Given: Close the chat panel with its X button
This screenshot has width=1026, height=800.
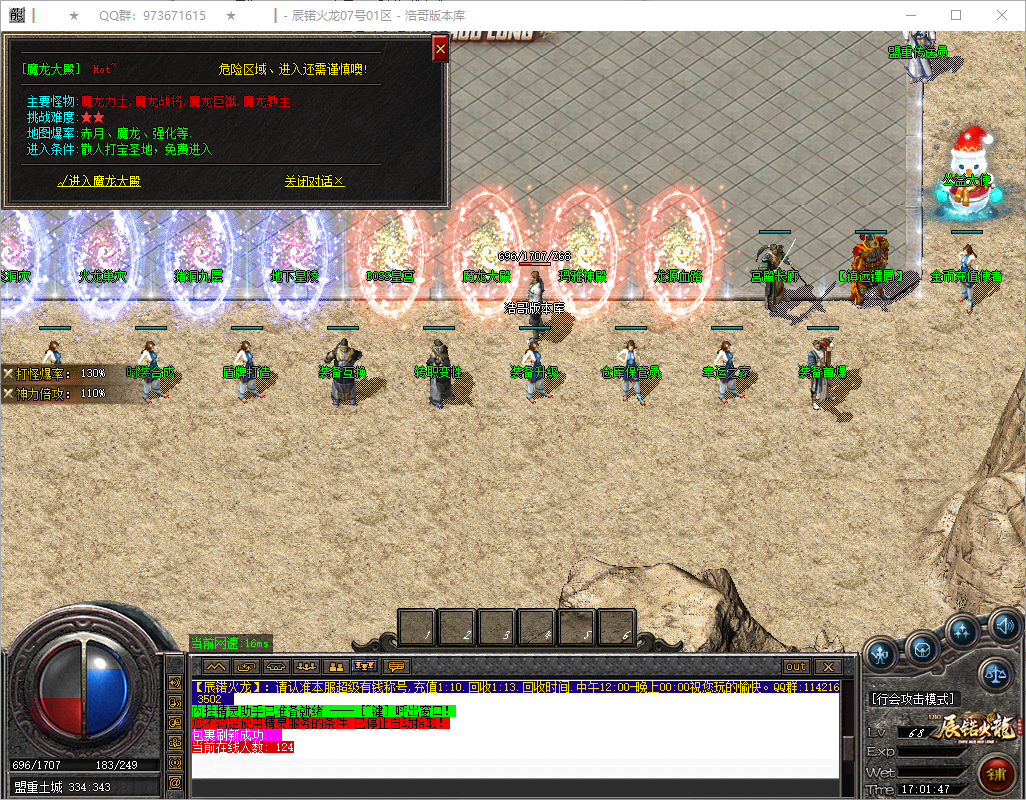Looking at the screenshot, I should [x=827, y=666].
